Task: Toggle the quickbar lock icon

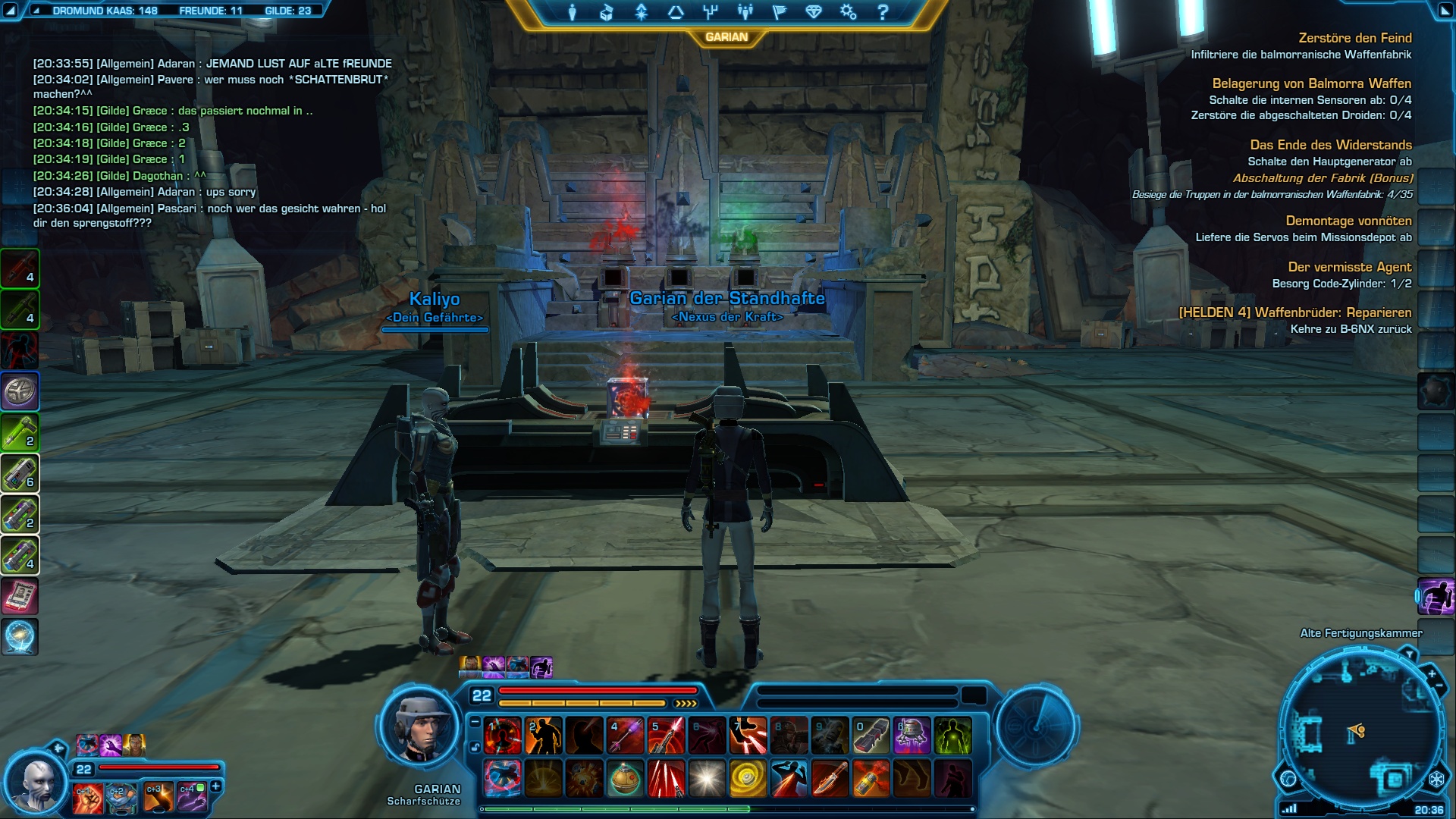Action: click(475, 747)
